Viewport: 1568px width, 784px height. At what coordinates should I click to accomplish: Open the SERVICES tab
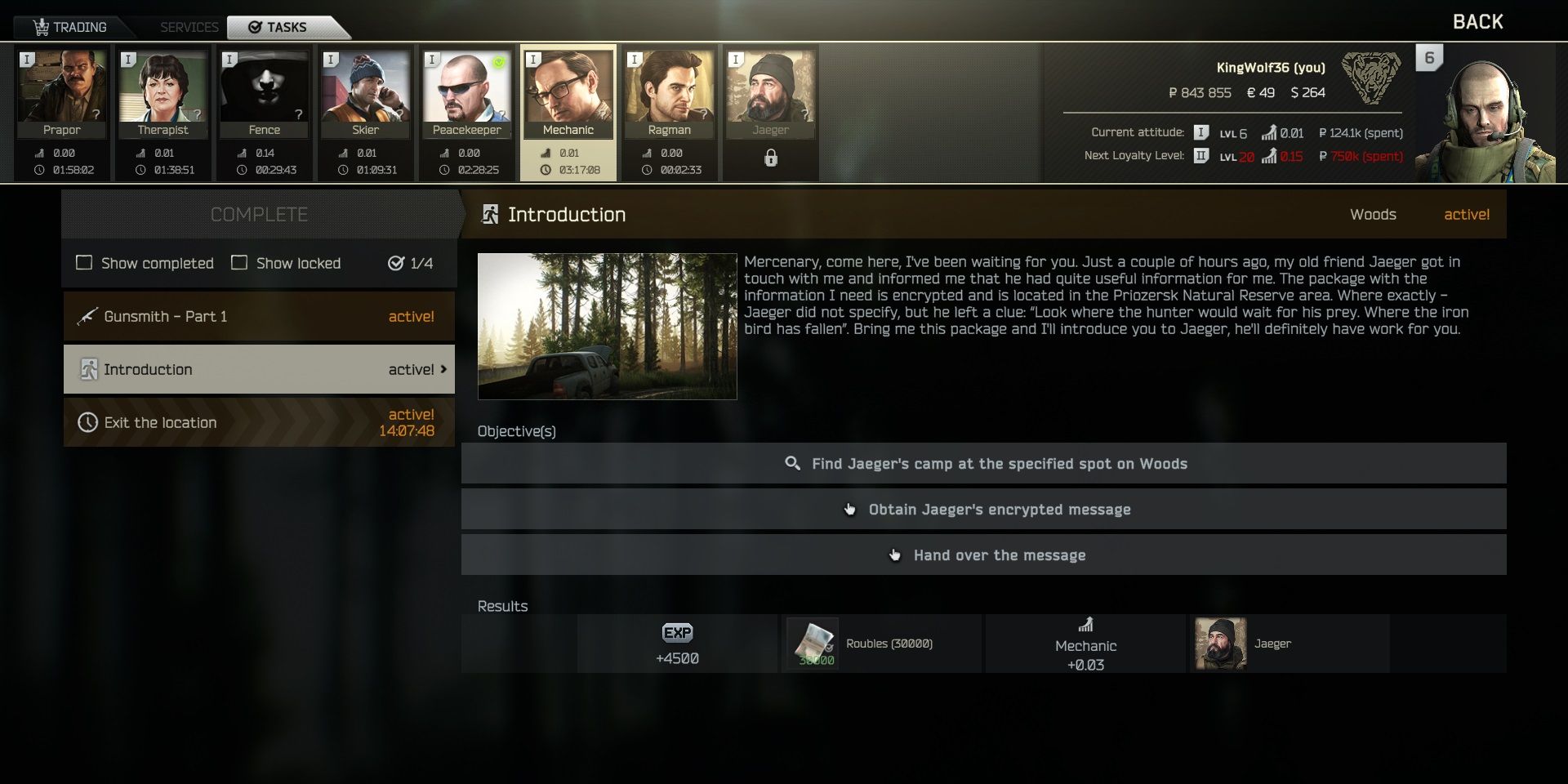[x=189, y=27]
